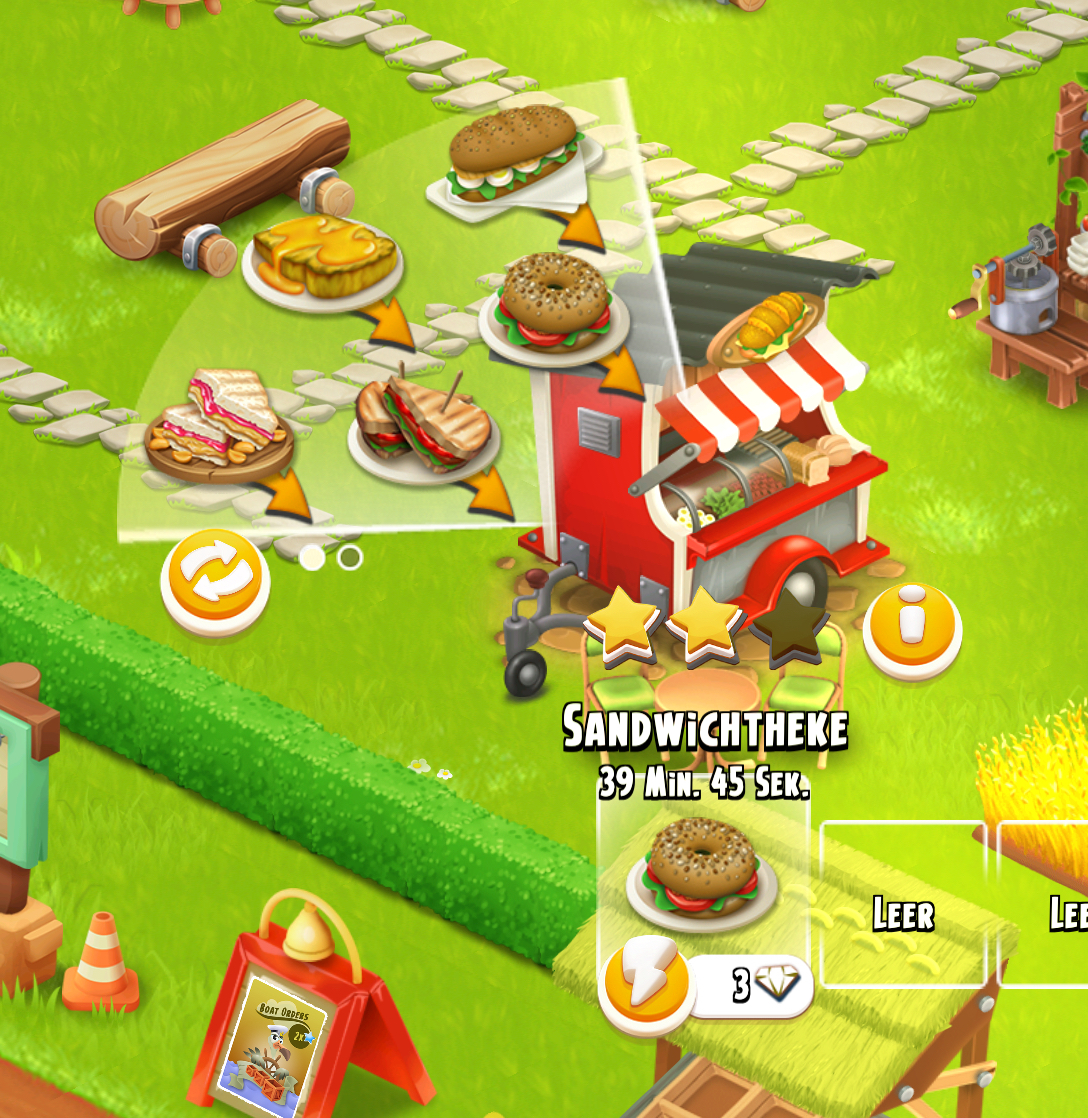Choose the honey toast recipe
Image resolution: width=1088 pixels, height=1118 pixels.
322,260
